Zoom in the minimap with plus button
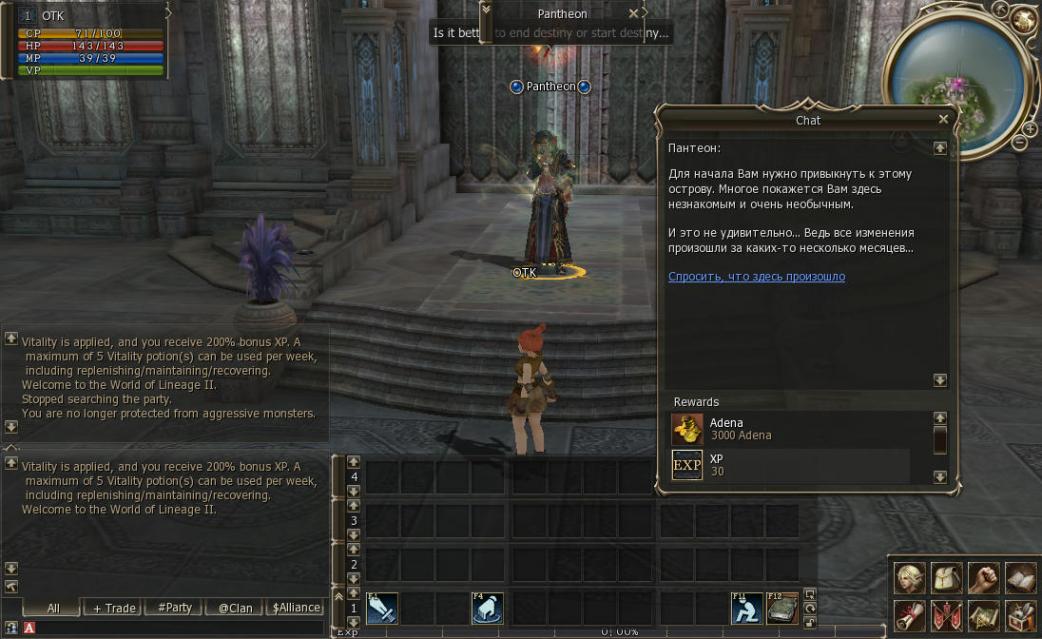Screen dimensions: 1042x639 [x=1029, y=128]
